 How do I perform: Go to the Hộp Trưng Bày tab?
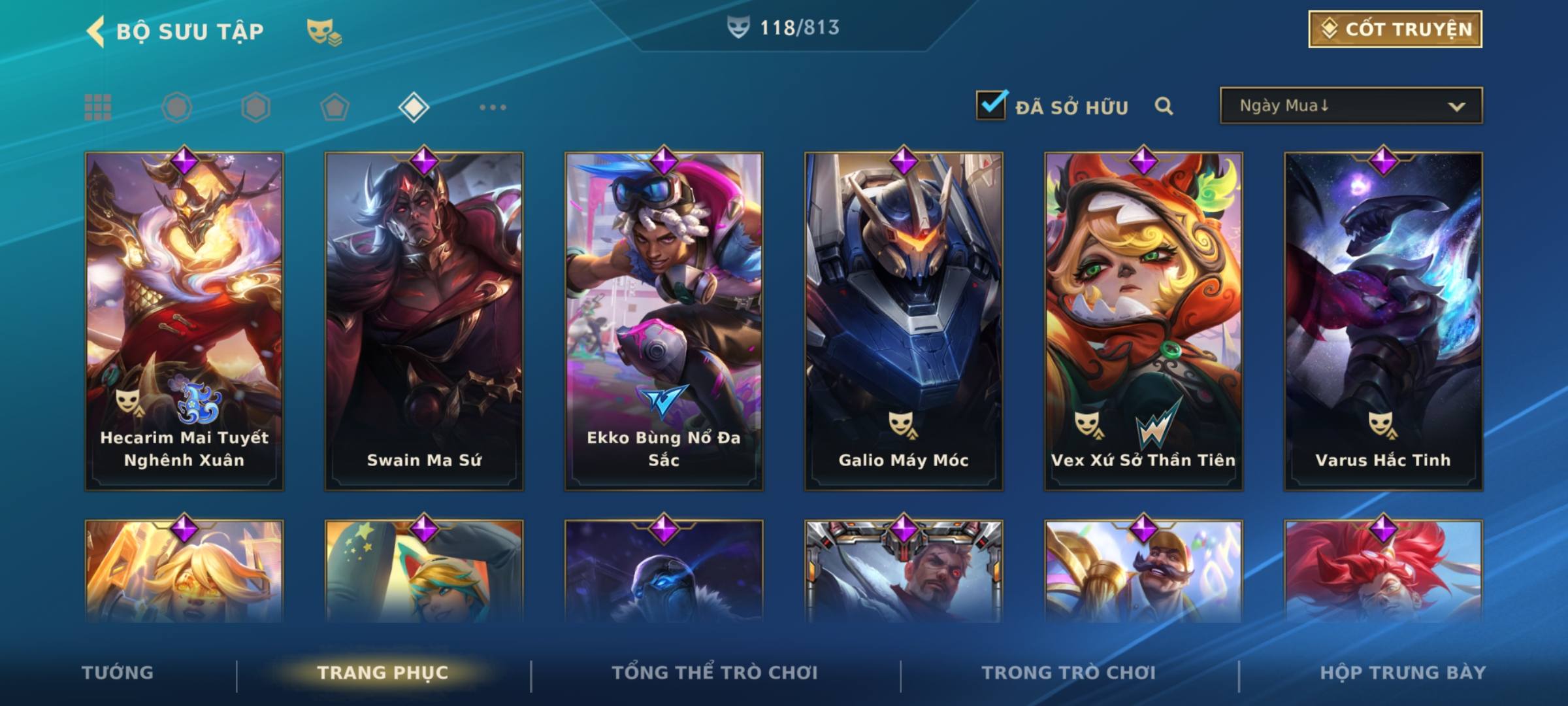pos(1403,673)
